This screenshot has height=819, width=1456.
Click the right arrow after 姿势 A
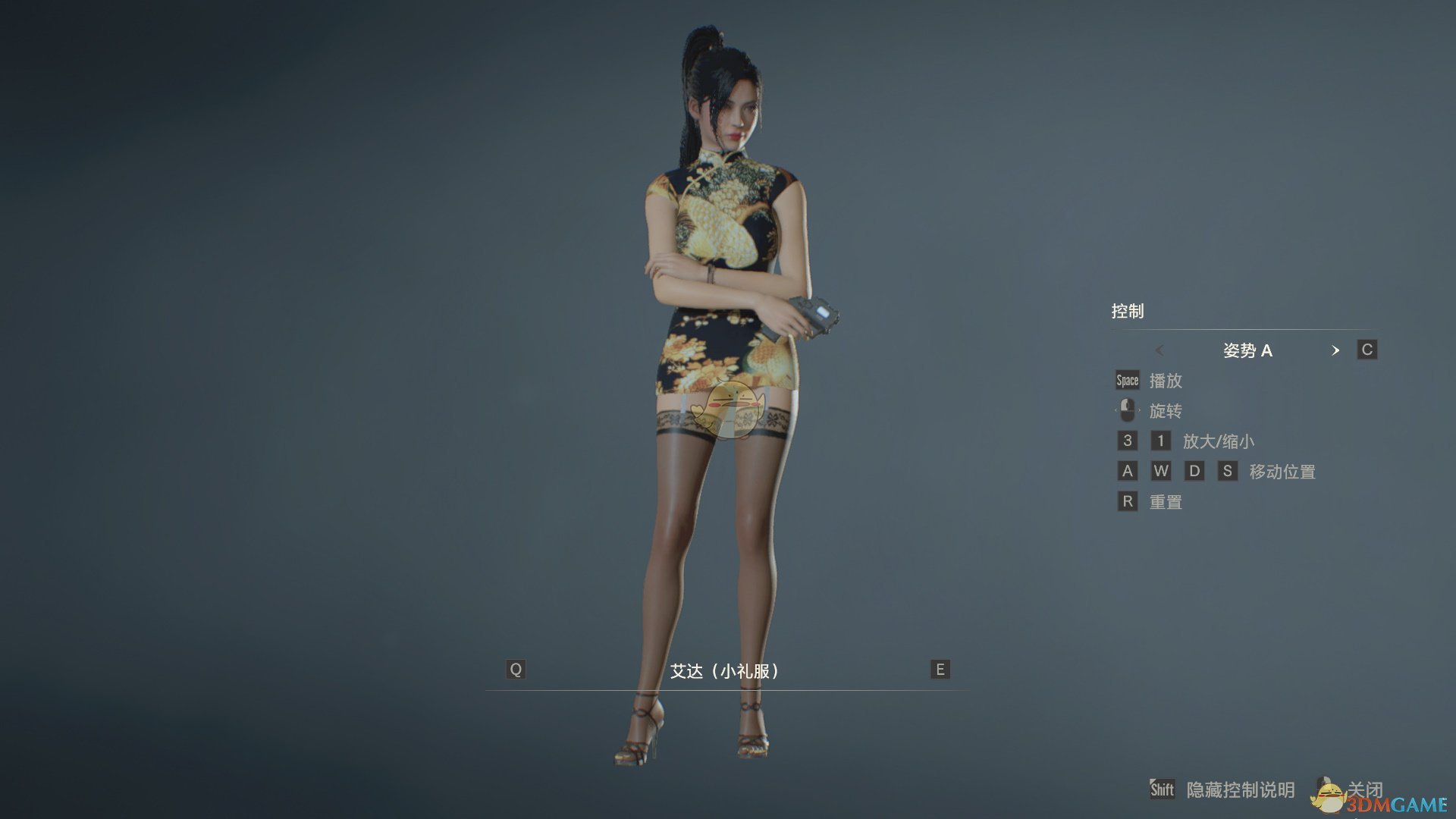[x=1336, y=350]
